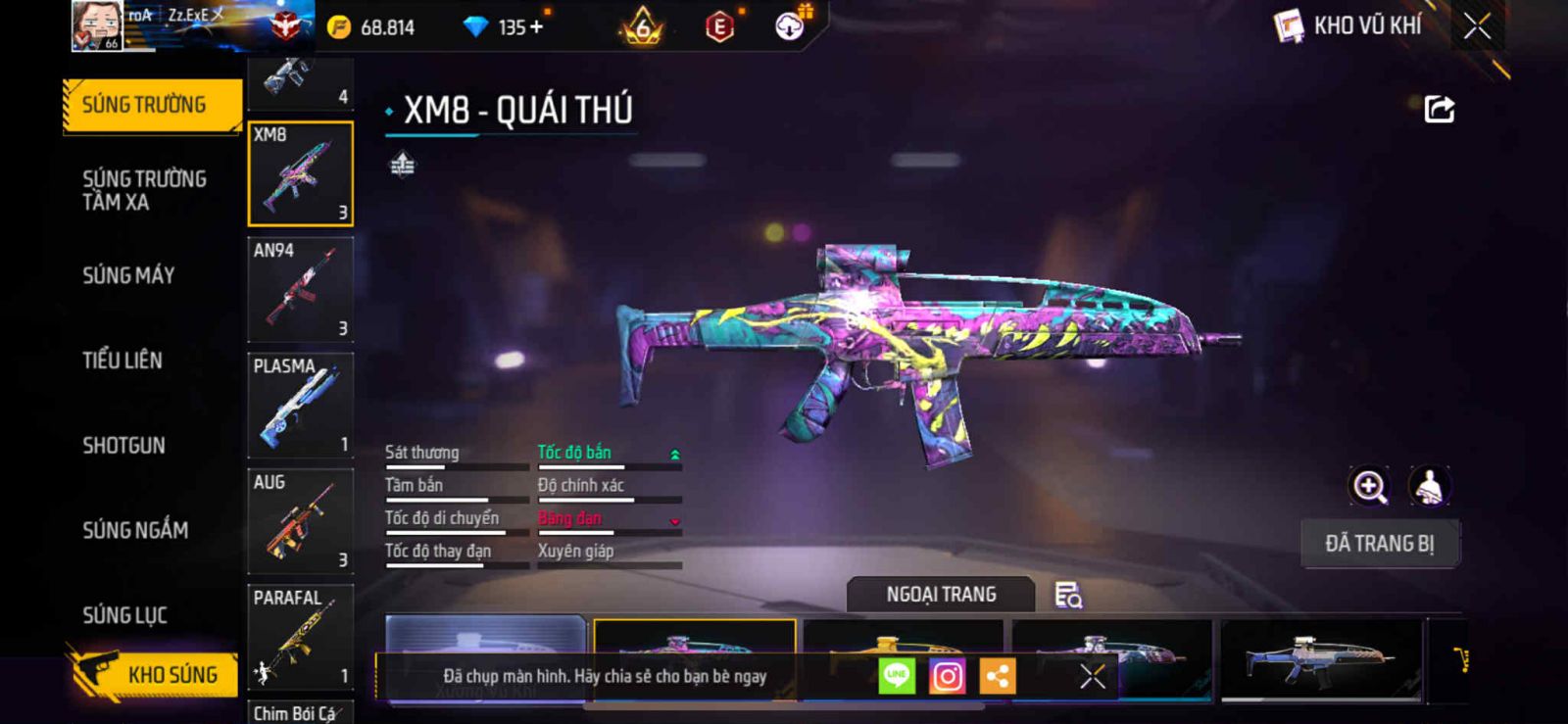This screenshot has height=724, width=1568.
Task: Close the Kho Vũ Khí screen
Action: pos(1477,26)
